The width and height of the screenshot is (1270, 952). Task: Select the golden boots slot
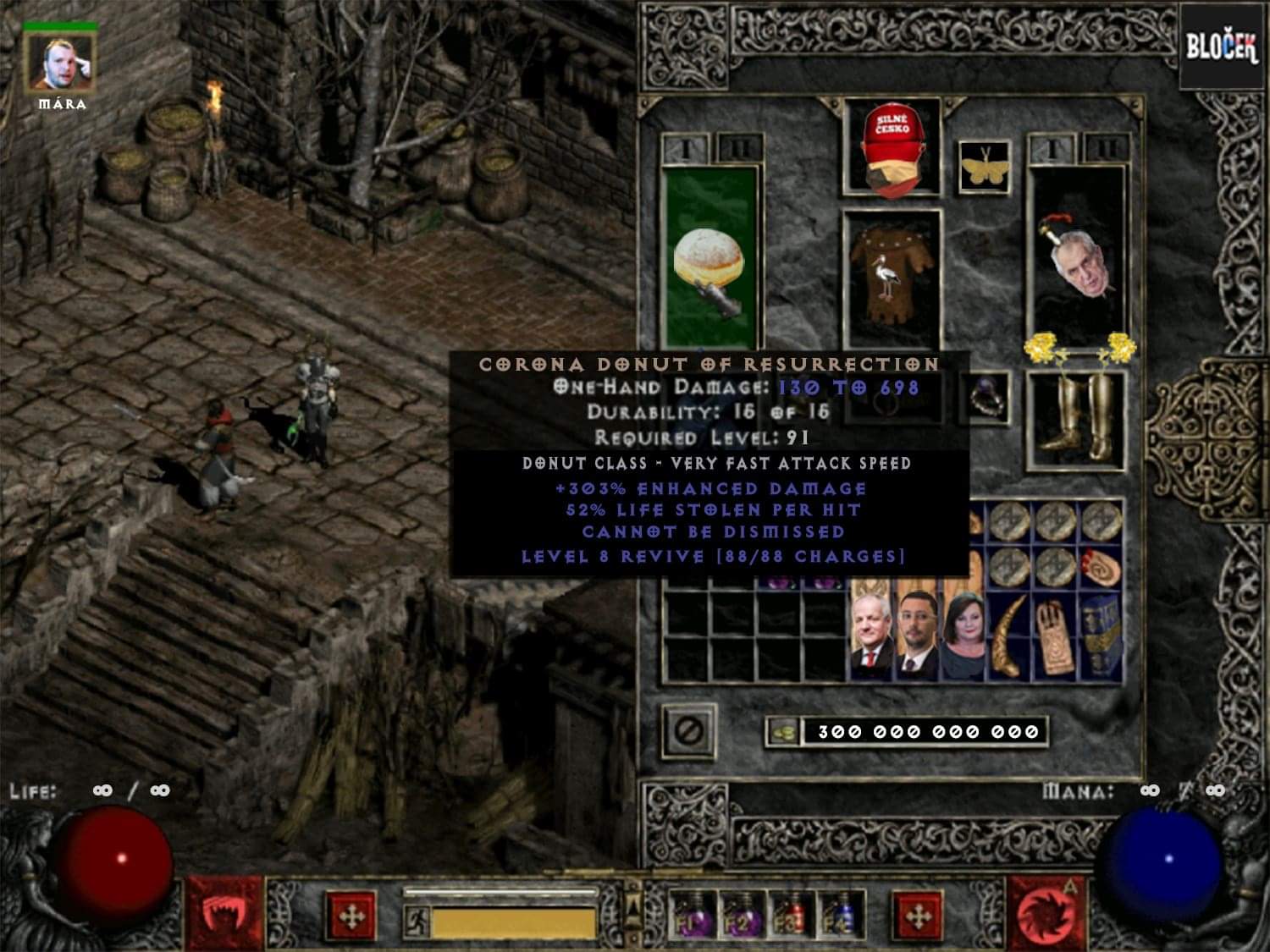pos(1075,419)
